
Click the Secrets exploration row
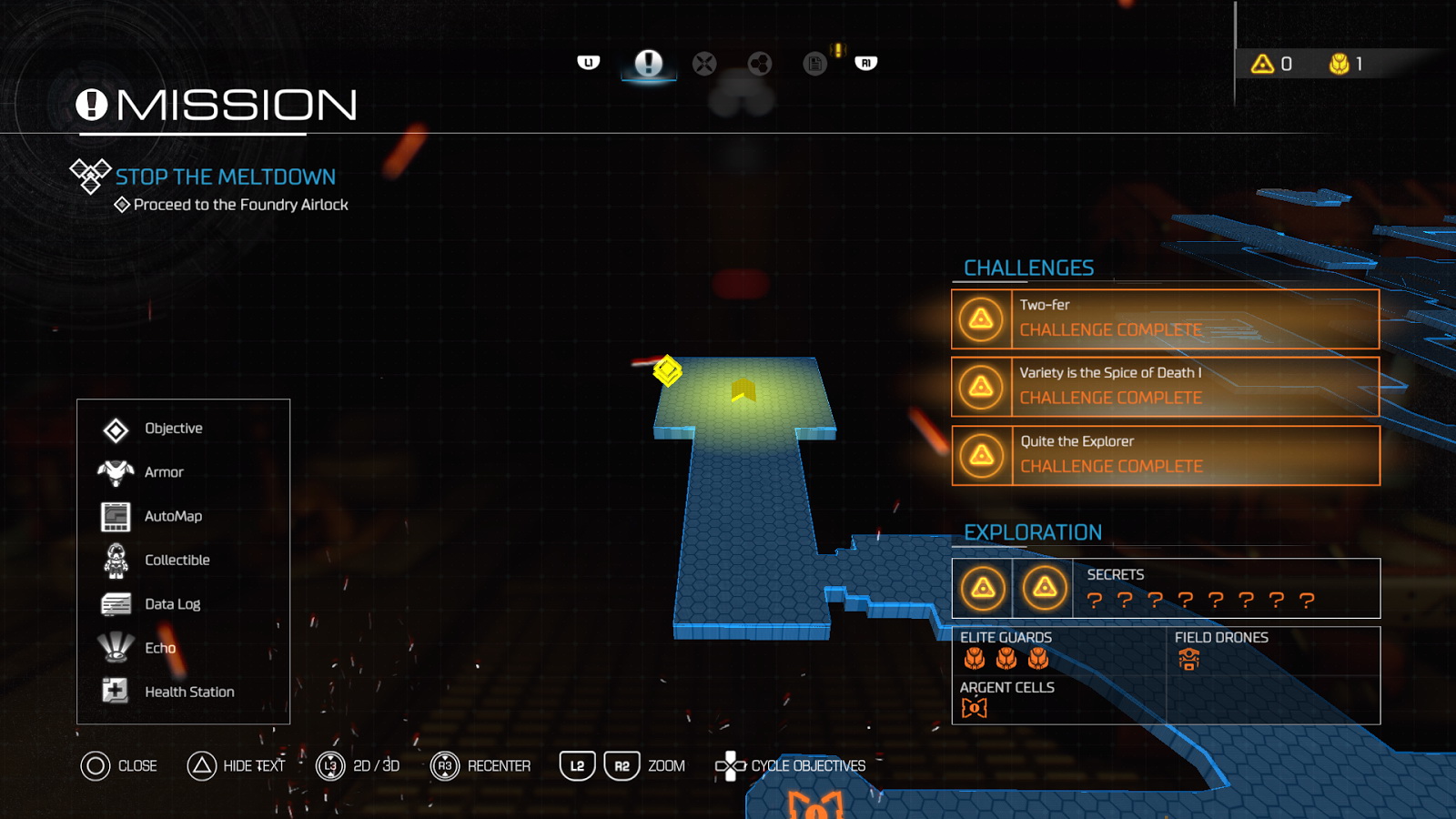tap(1165, 588)
